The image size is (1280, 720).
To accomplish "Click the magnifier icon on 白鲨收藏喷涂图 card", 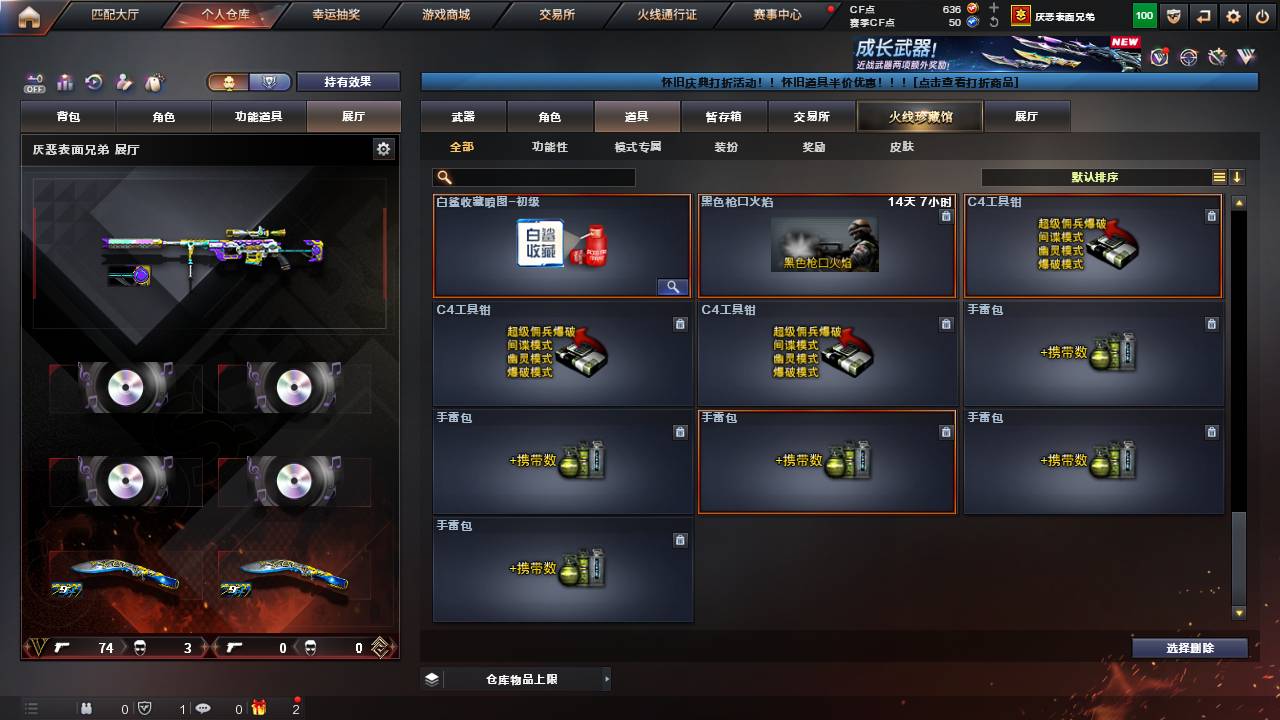I will point(673,286).
